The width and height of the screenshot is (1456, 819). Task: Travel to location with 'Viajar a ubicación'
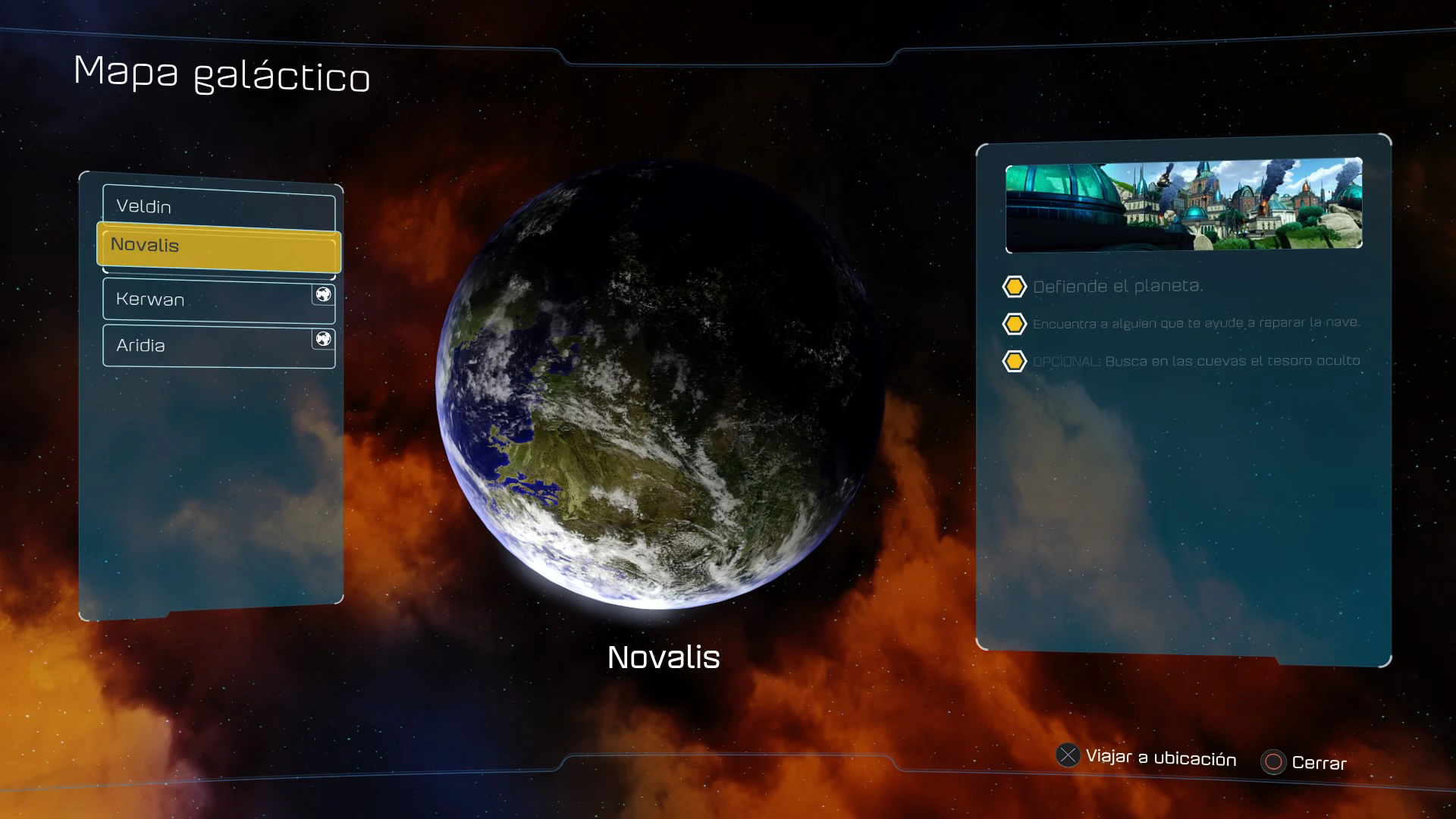[1147, 758]
